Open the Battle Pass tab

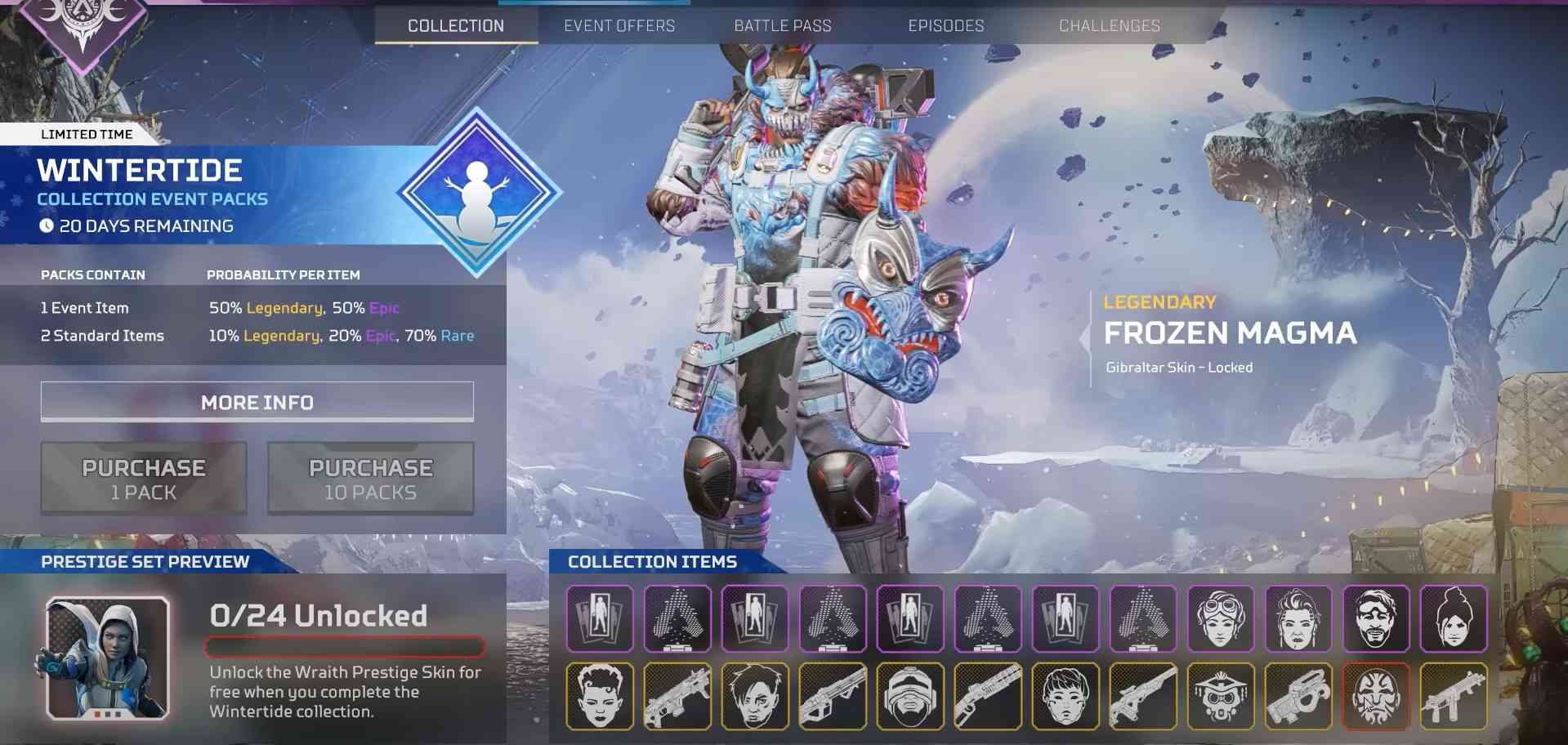coord(782,25)
